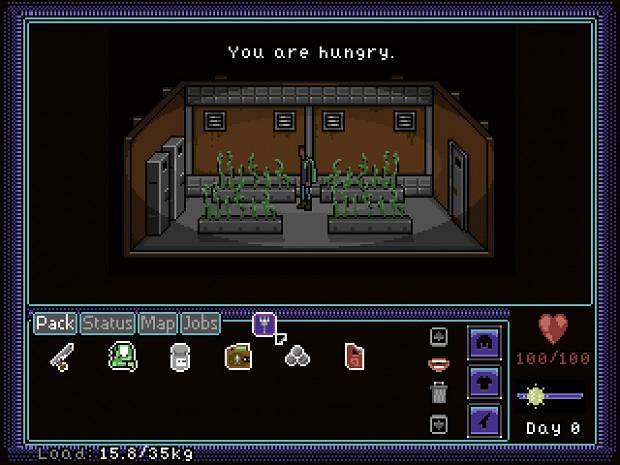
Task: Open the Status tab
Action: (x=108, y=324)
